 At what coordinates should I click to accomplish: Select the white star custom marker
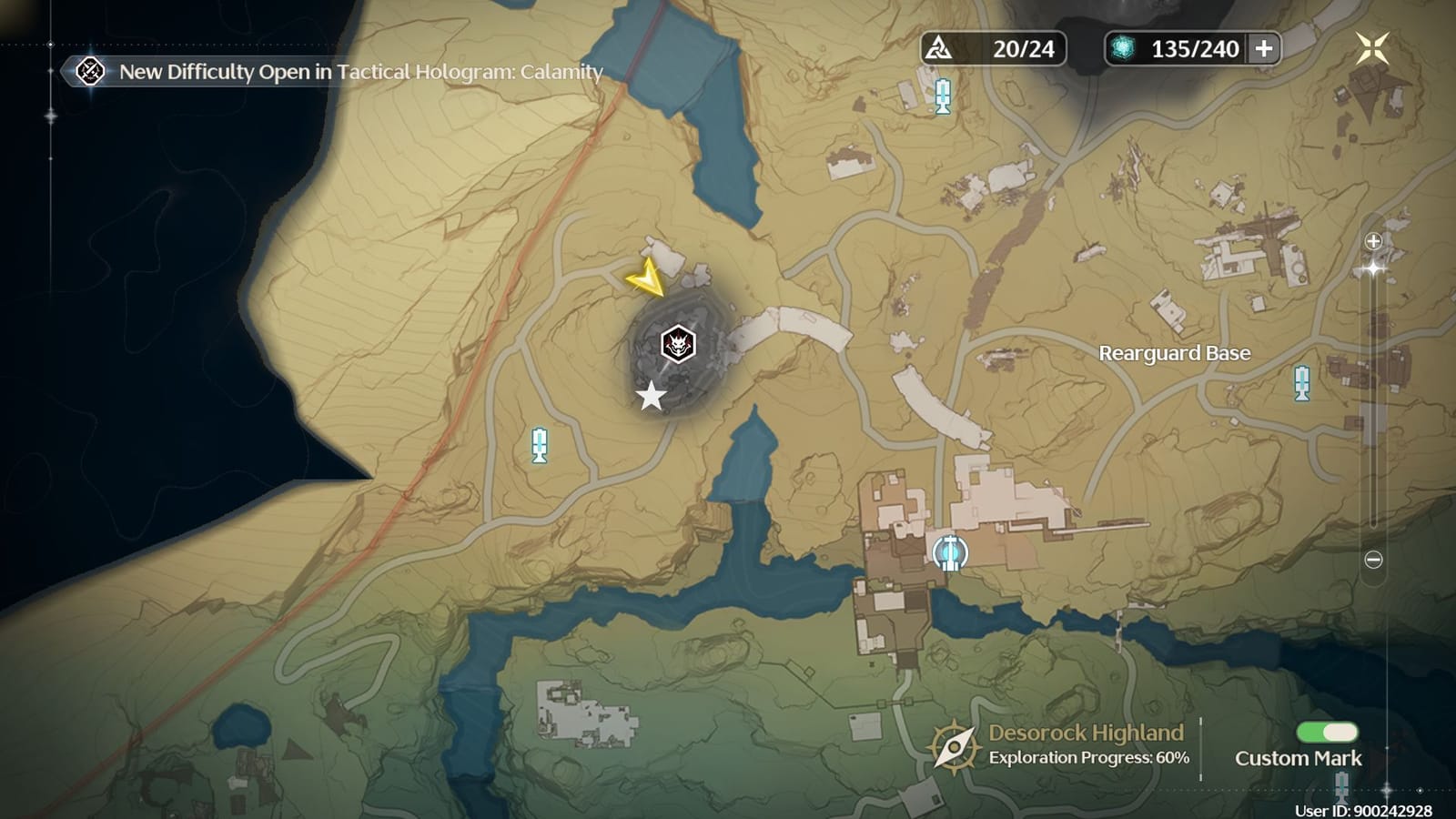(x=650, y=395)
